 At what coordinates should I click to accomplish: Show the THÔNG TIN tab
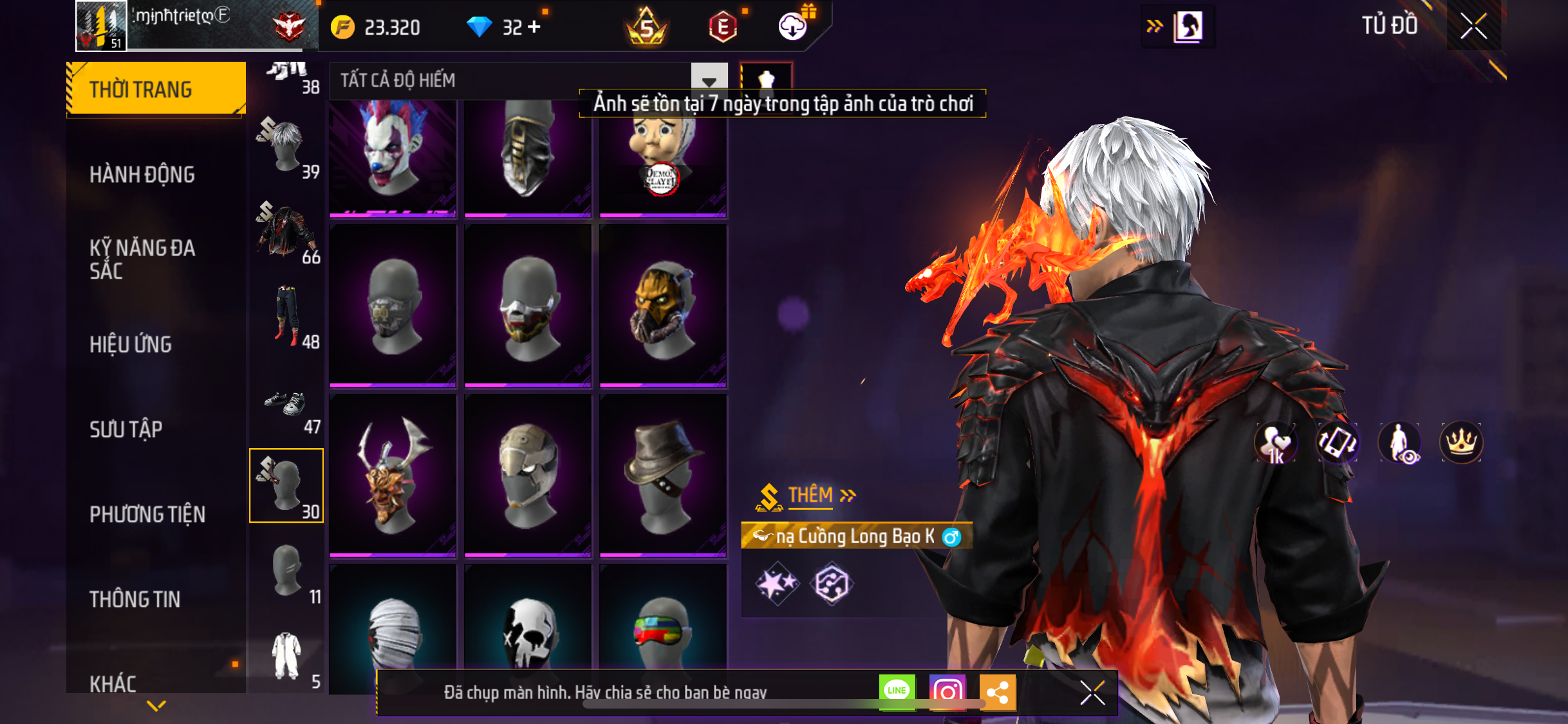point(135,599)
